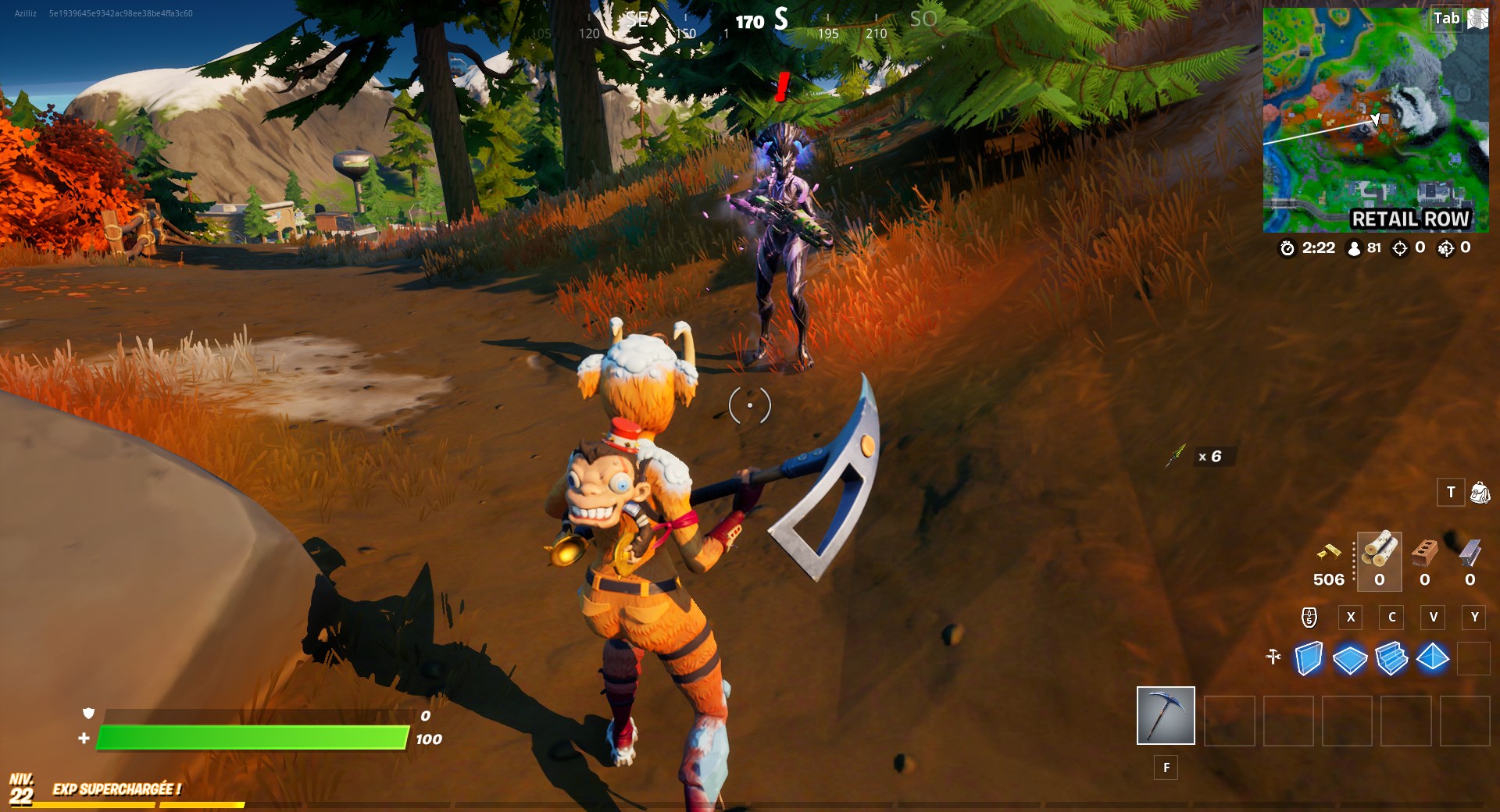The width and height of the screenshot is (1500, 812).
Task: Click the X keybind slot
Action: (1351, 618)
